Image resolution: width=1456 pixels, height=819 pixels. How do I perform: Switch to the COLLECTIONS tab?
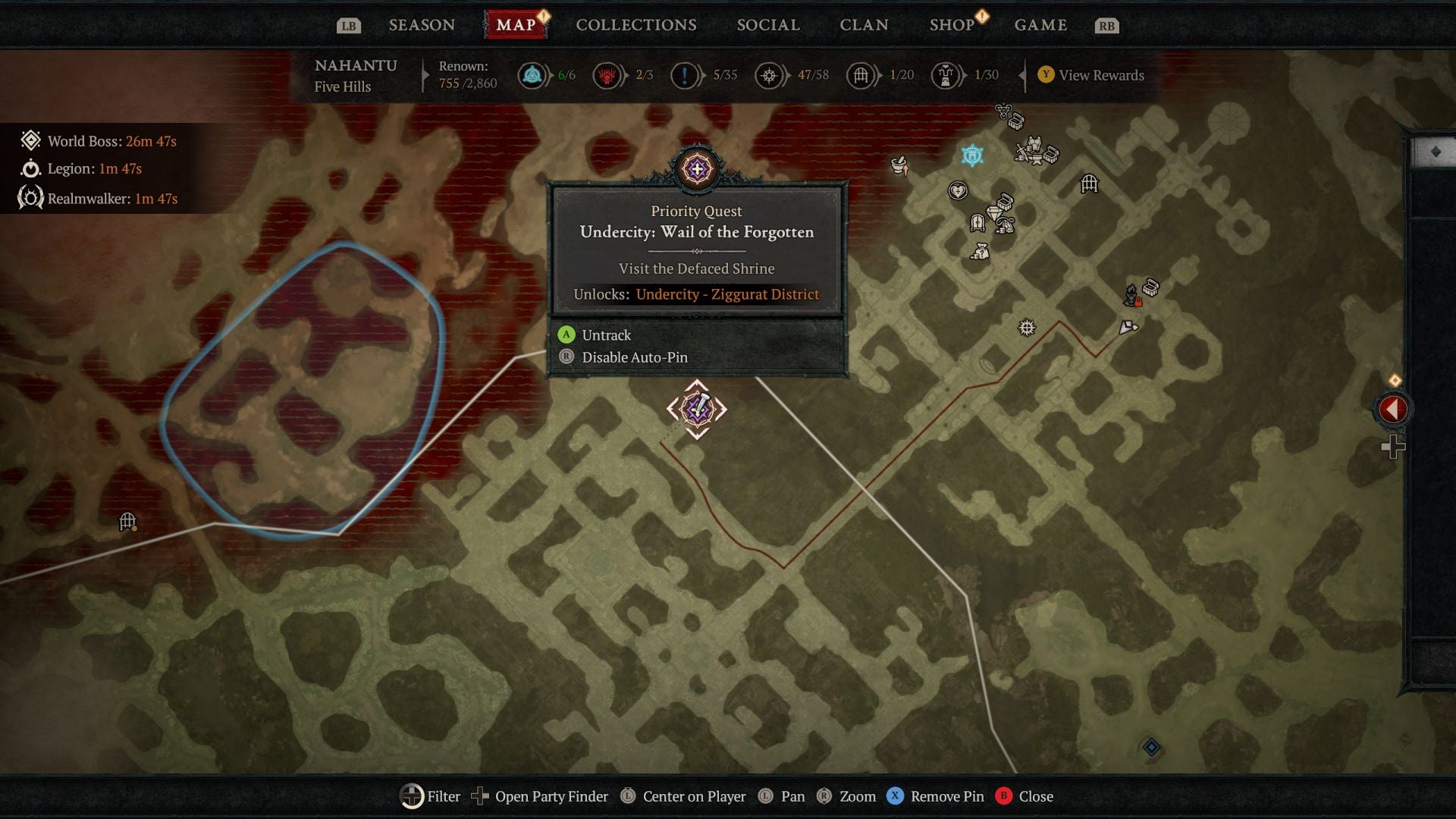click(635, 24)
